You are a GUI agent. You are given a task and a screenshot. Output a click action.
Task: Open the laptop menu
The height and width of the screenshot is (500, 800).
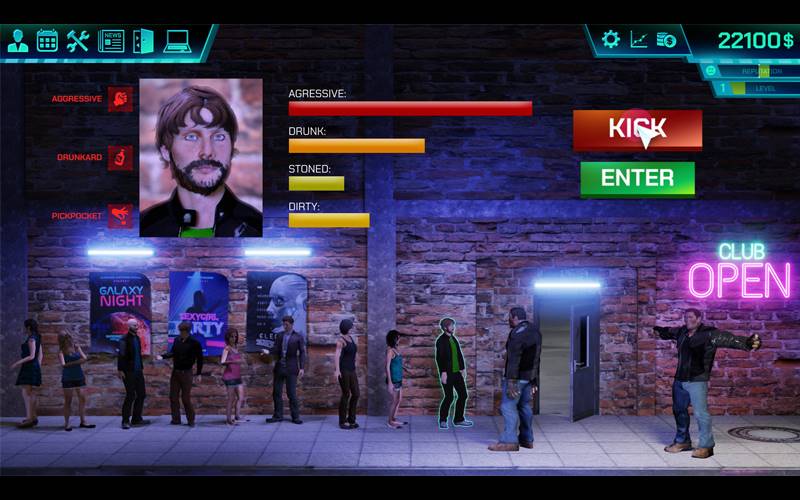pyautogui.click(x=177, y=41)
